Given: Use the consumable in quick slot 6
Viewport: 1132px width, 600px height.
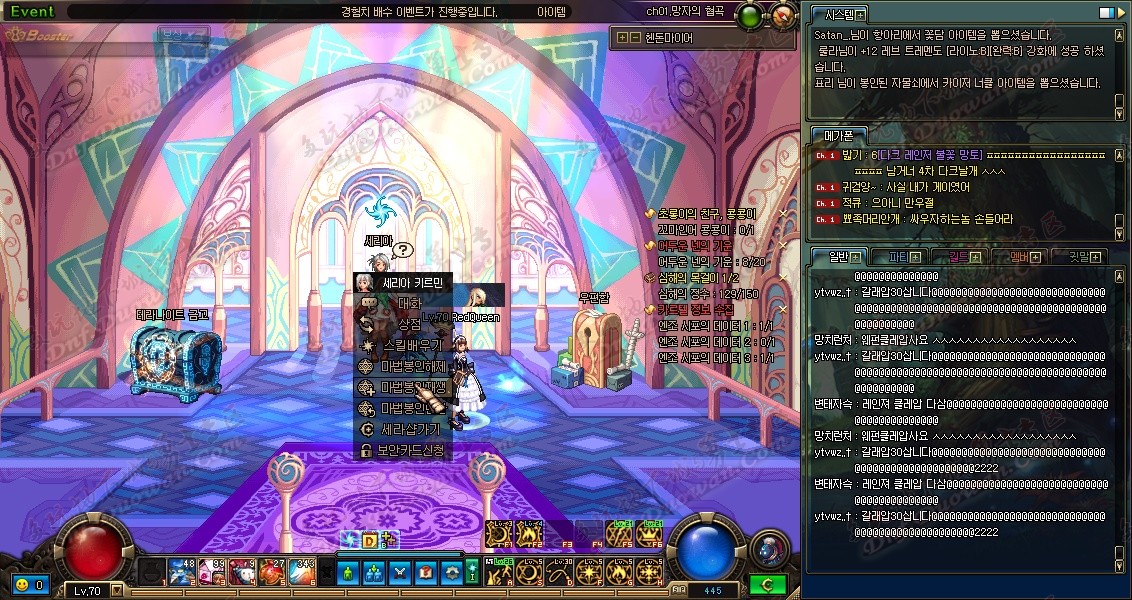Looking at the screenshot, I should pyautogui.click(x=303, y=572).
